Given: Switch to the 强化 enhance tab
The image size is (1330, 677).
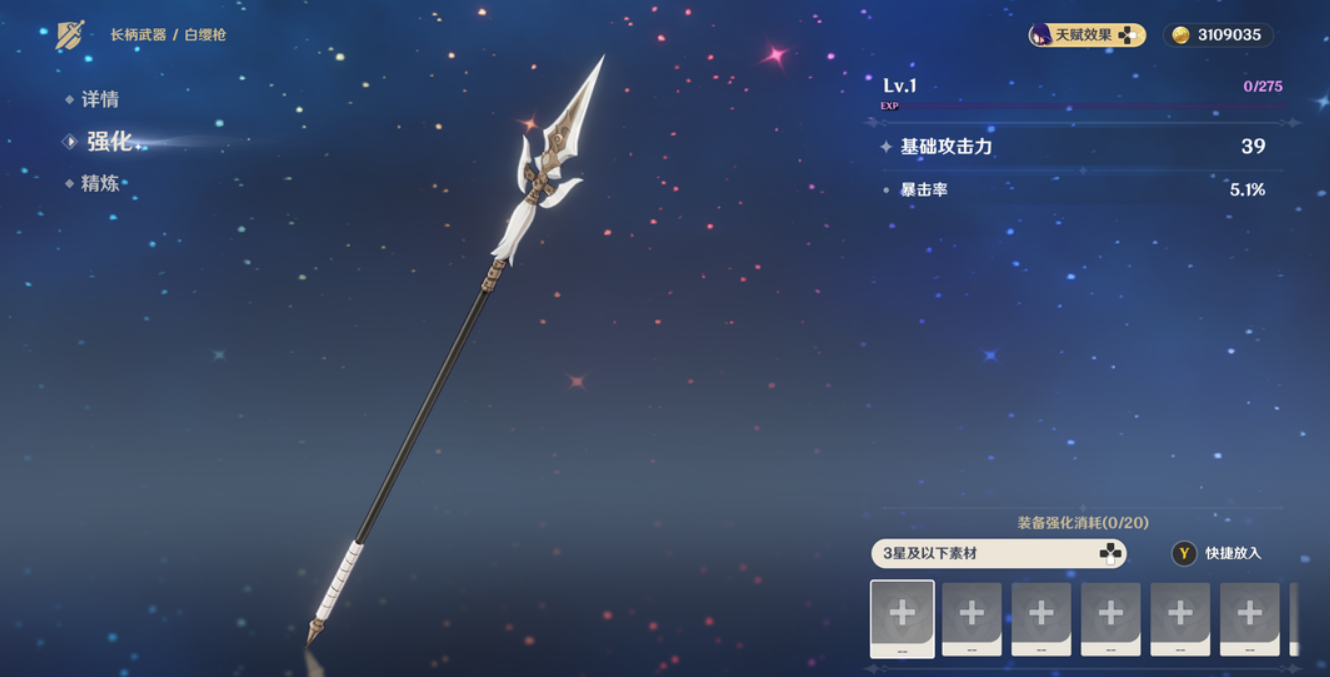Looking at the screenshot, I should pyautogui.click(x=108, y=142).
